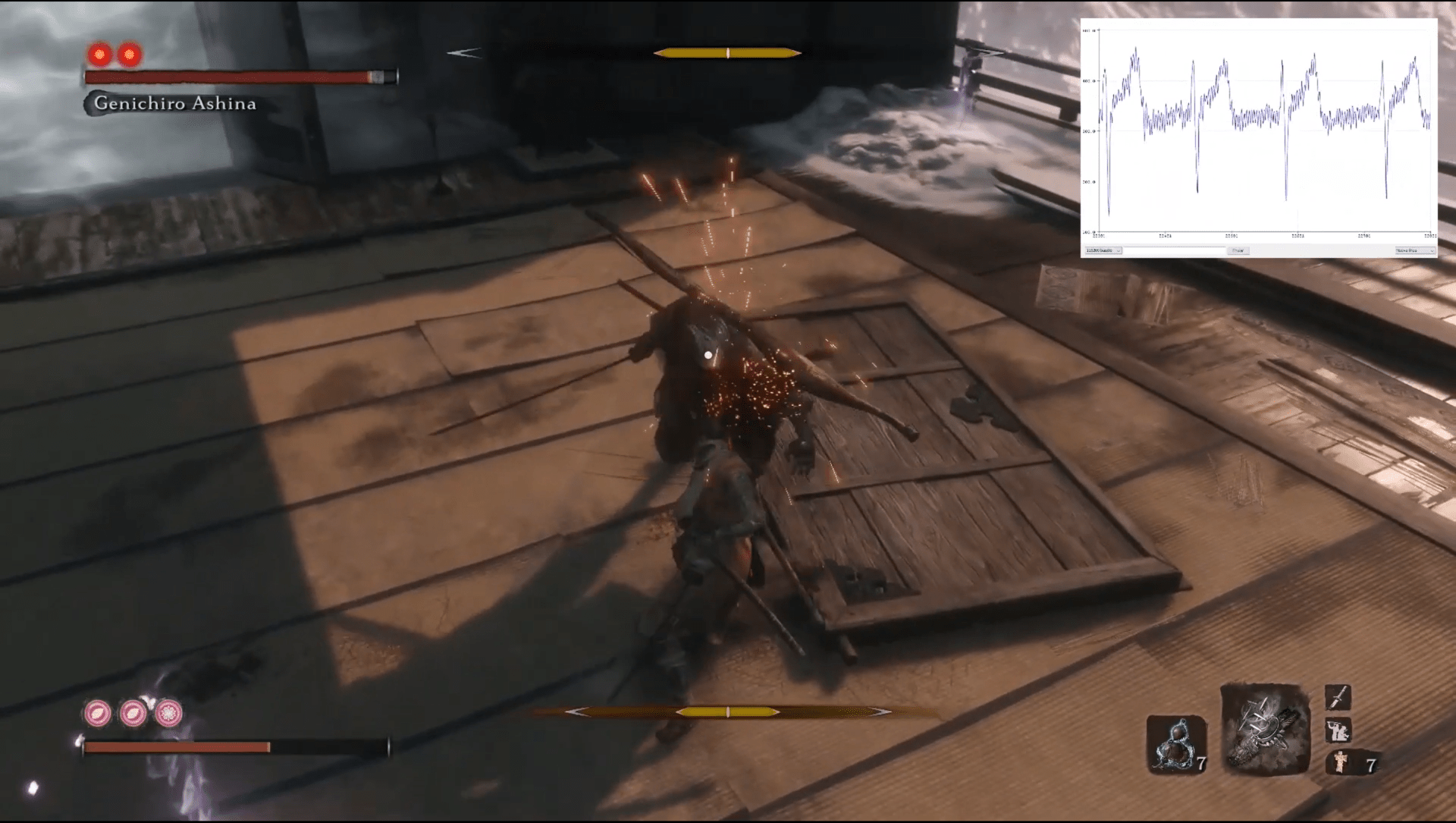The width and height of the screenshot is (1456, 823).
Task: Open the line ending dropdown in plotter
Action: tap(1415, 250)
